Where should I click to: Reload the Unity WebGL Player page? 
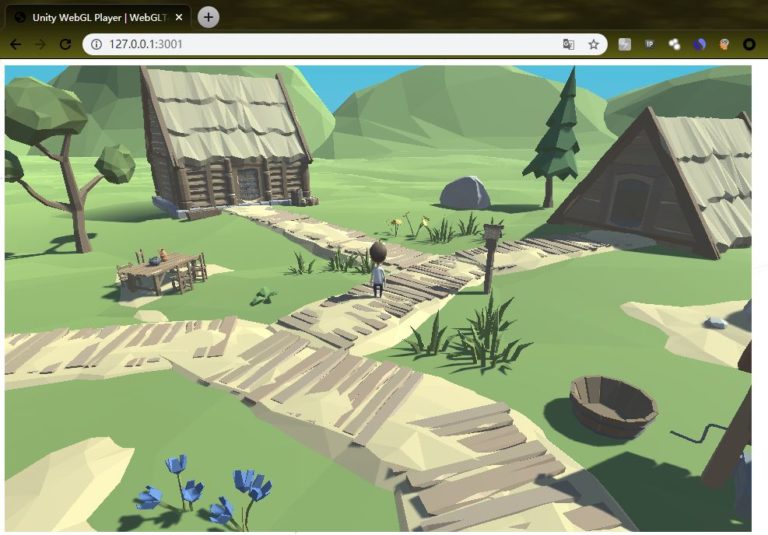(65, 44)
